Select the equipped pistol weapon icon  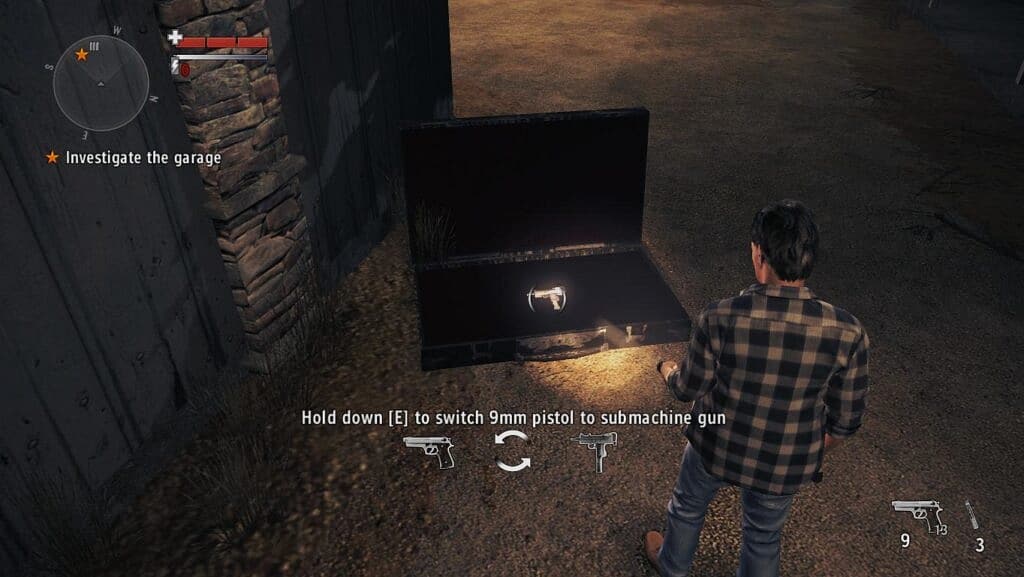[917, 517]
